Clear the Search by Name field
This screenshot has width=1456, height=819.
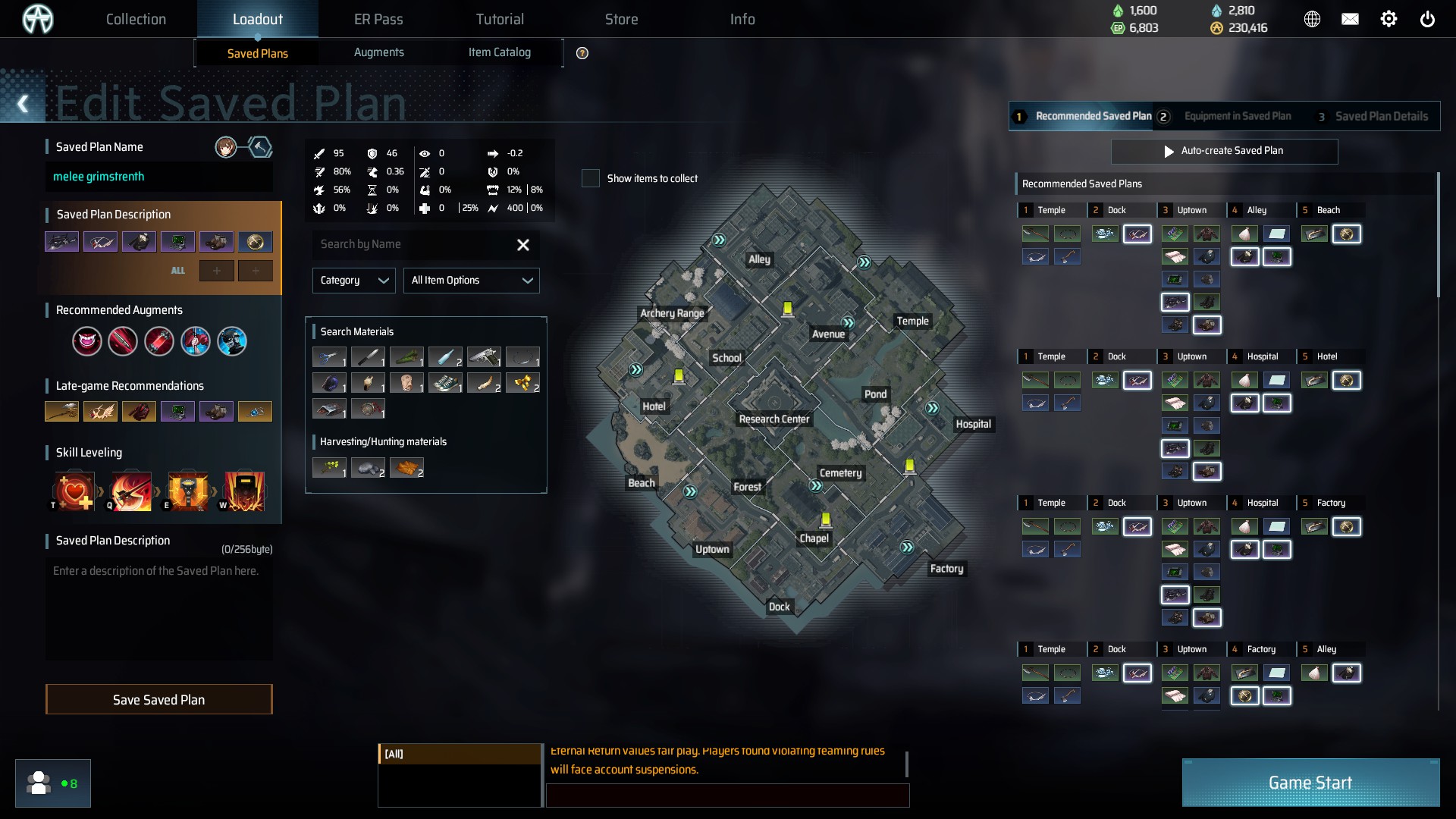[x=522, y=245]
